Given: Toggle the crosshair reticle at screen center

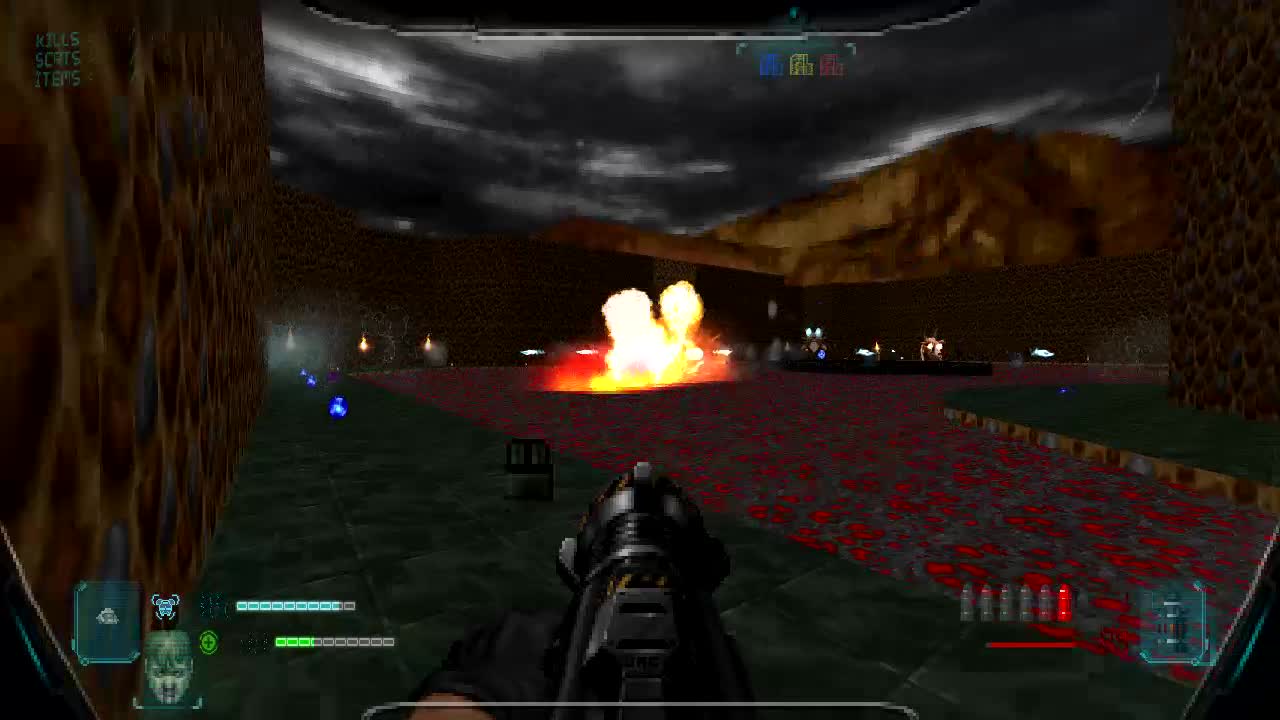Looking at the screenshot, I should 640,360.
